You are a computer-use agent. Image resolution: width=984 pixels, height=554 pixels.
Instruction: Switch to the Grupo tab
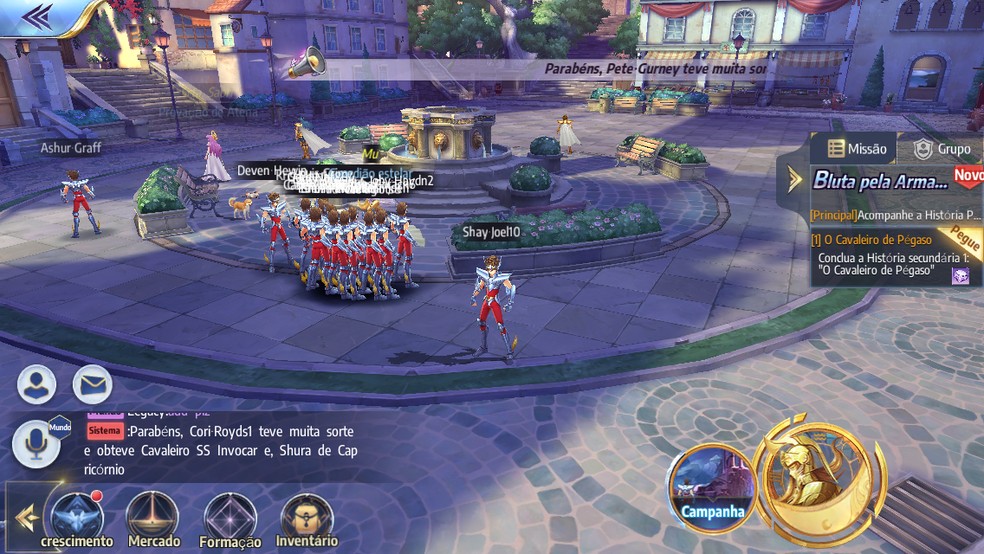point(941,148)
